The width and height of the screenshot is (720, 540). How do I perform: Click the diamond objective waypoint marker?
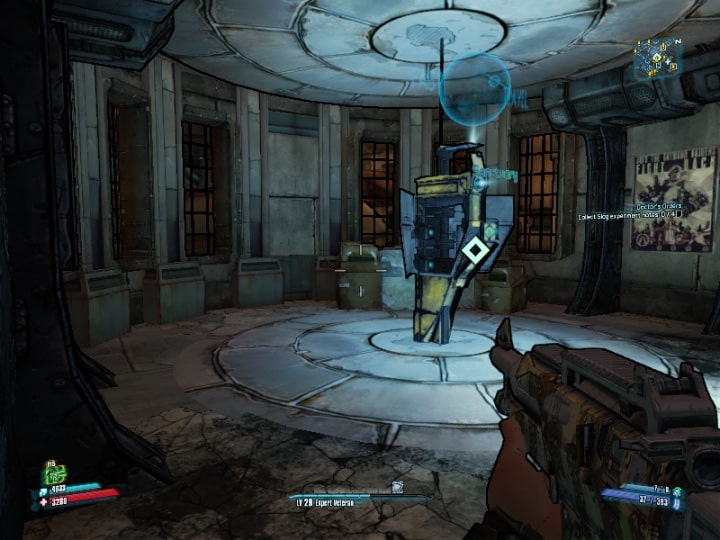coord(475,251)
